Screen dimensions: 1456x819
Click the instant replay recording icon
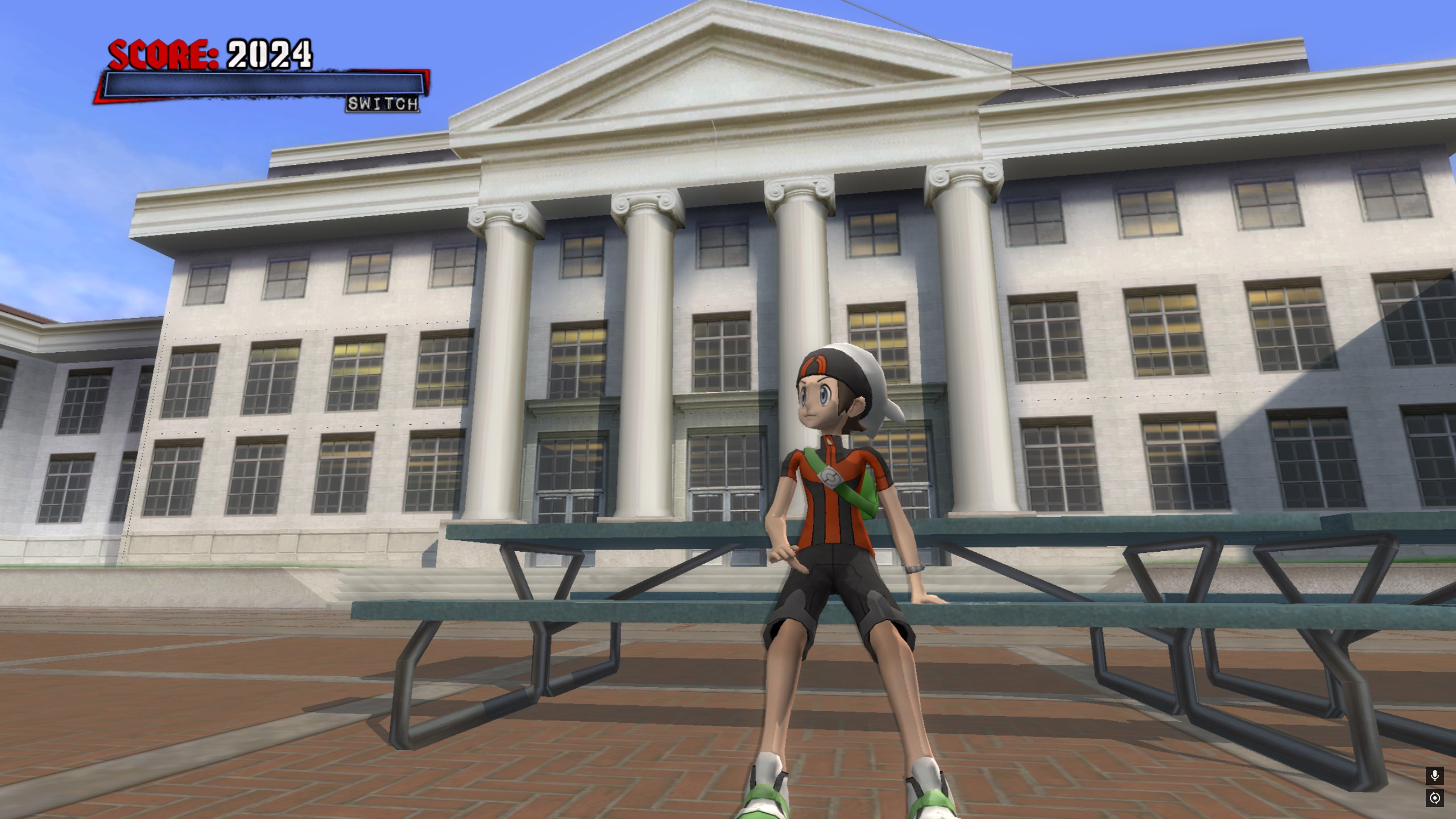coord(1434,798)
